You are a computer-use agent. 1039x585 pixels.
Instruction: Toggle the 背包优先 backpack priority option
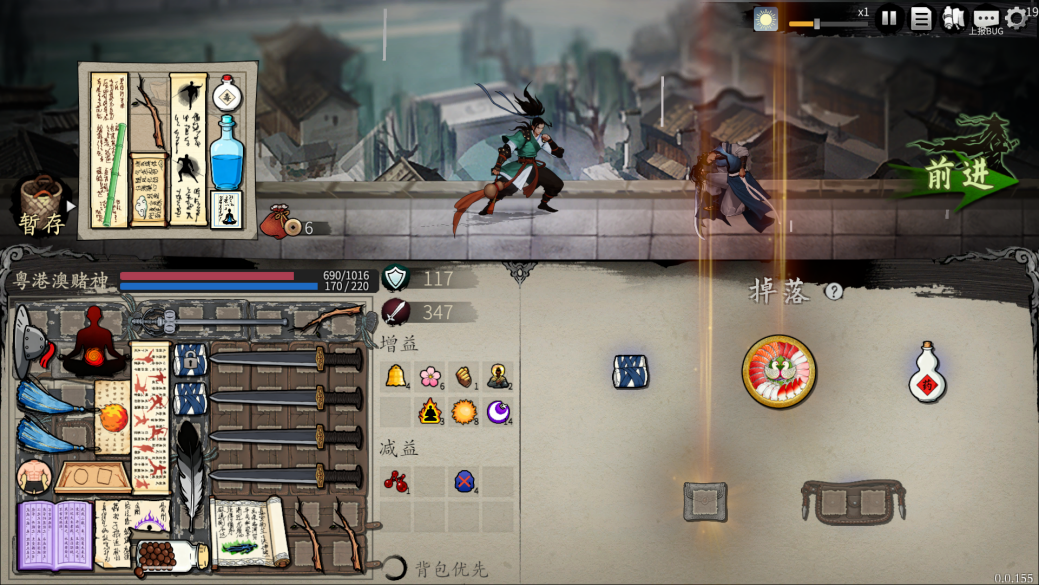tap(396, 568)
